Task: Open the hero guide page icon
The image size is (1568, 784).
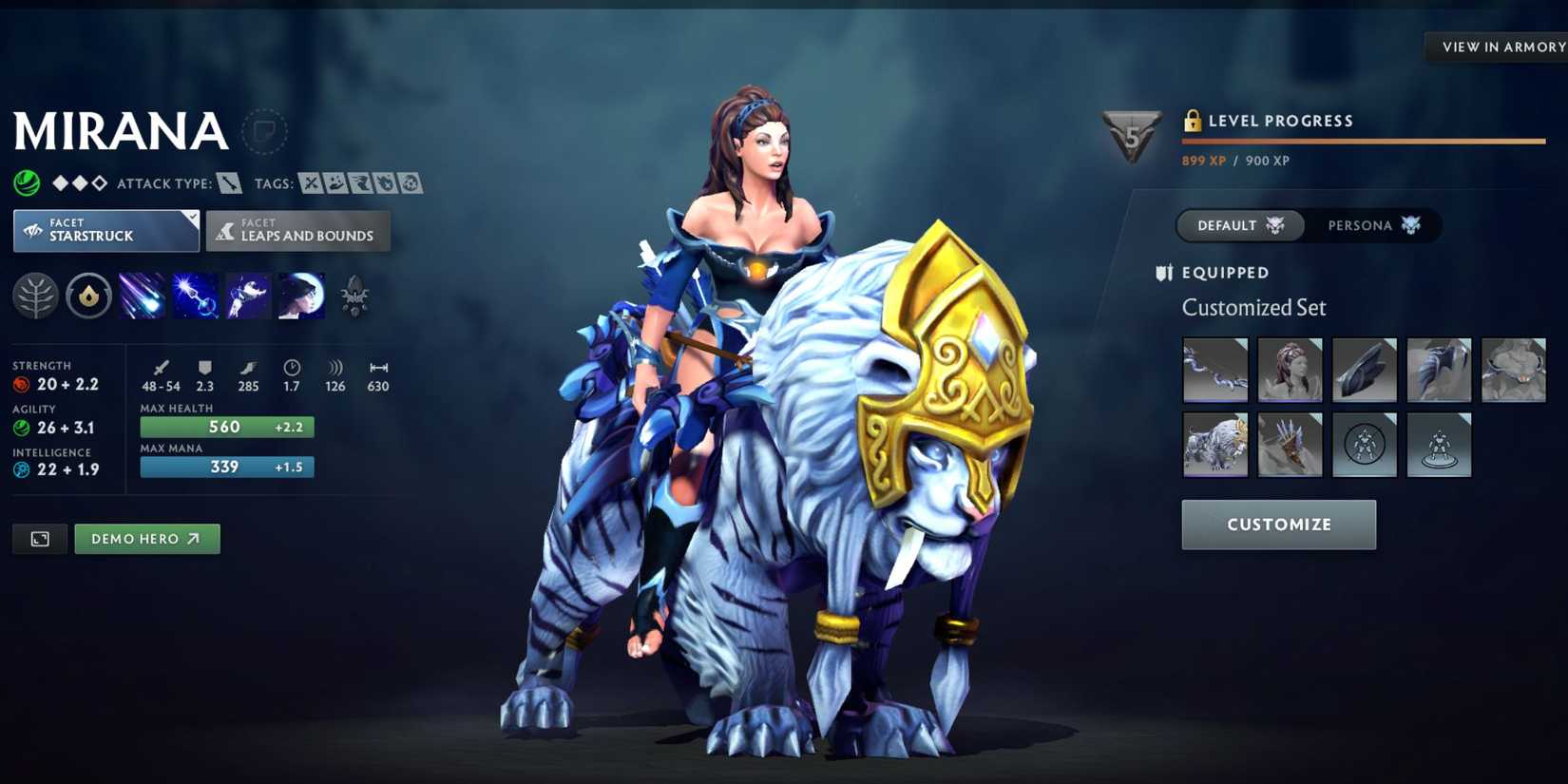Action: (x=264, y=132)
